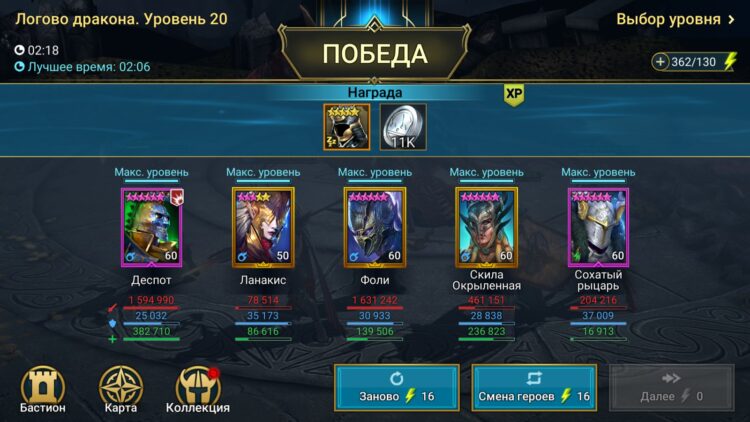Choose Смена героев to change team
The width and height of the screenshot is (750, 422).
[534, 388]
